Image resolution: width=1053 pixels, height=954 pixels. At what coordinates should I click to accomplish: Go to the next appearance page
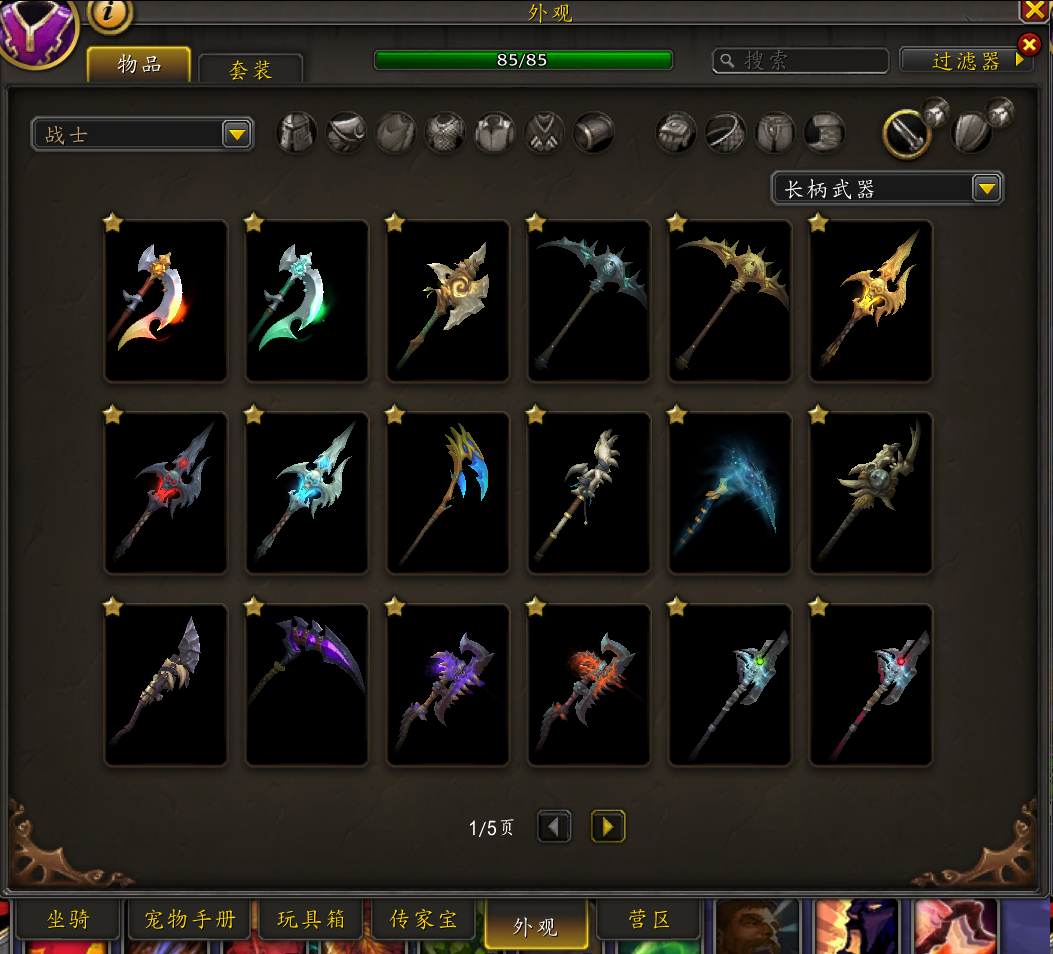(607, 827)
